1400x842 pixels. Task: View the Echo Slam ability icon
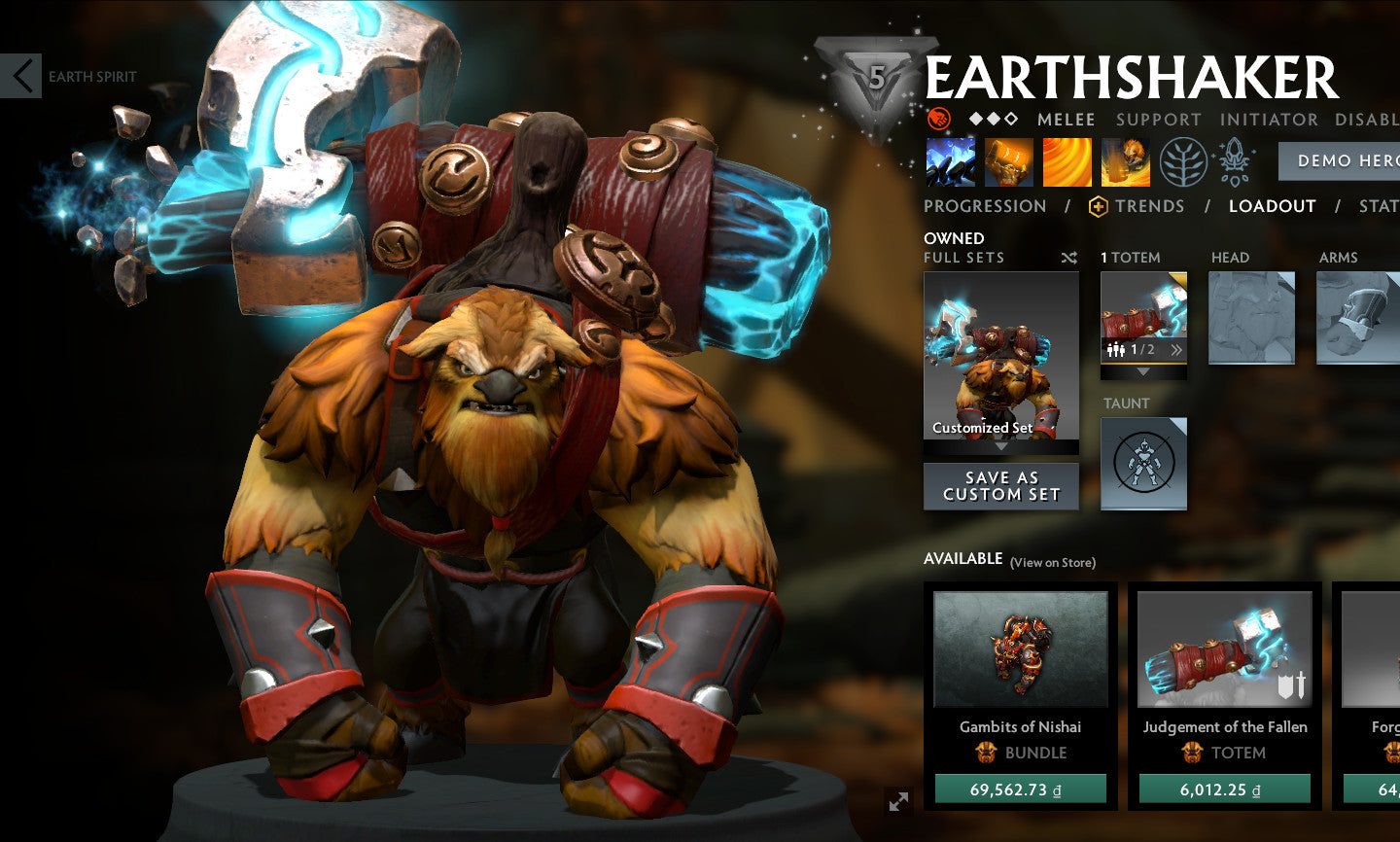coord(1125,160)
